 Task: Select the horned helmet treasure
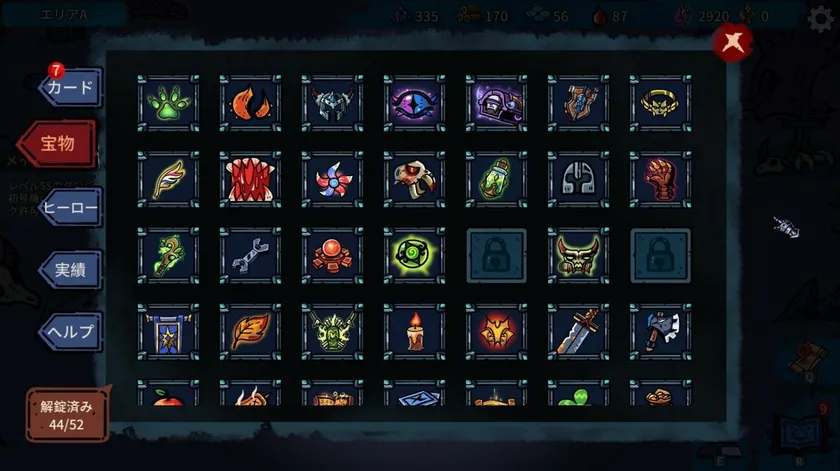(x=332, y=103)
